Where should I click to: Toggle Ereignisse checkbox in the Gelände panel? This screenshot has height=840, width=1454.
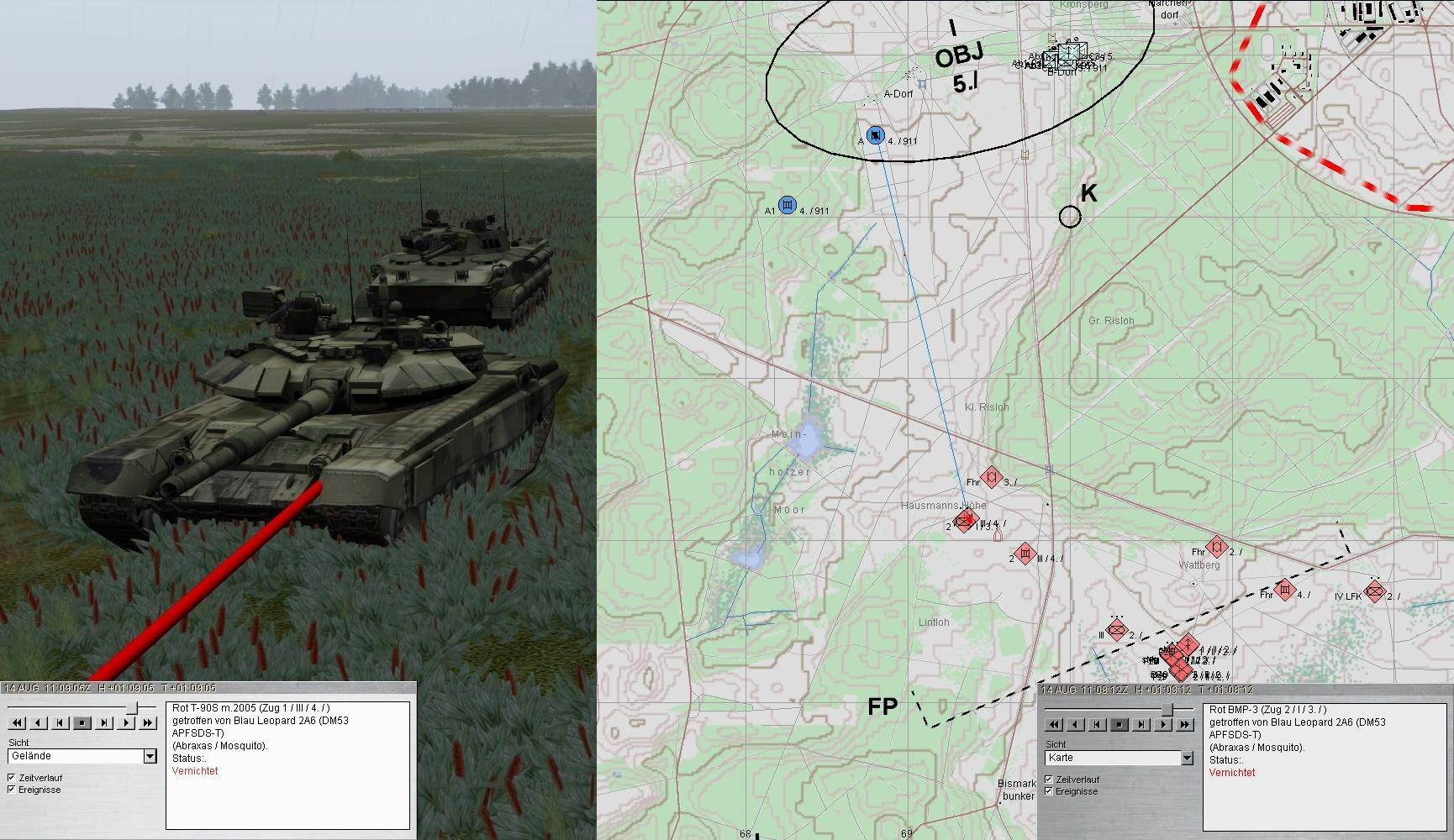pos(12,790)
